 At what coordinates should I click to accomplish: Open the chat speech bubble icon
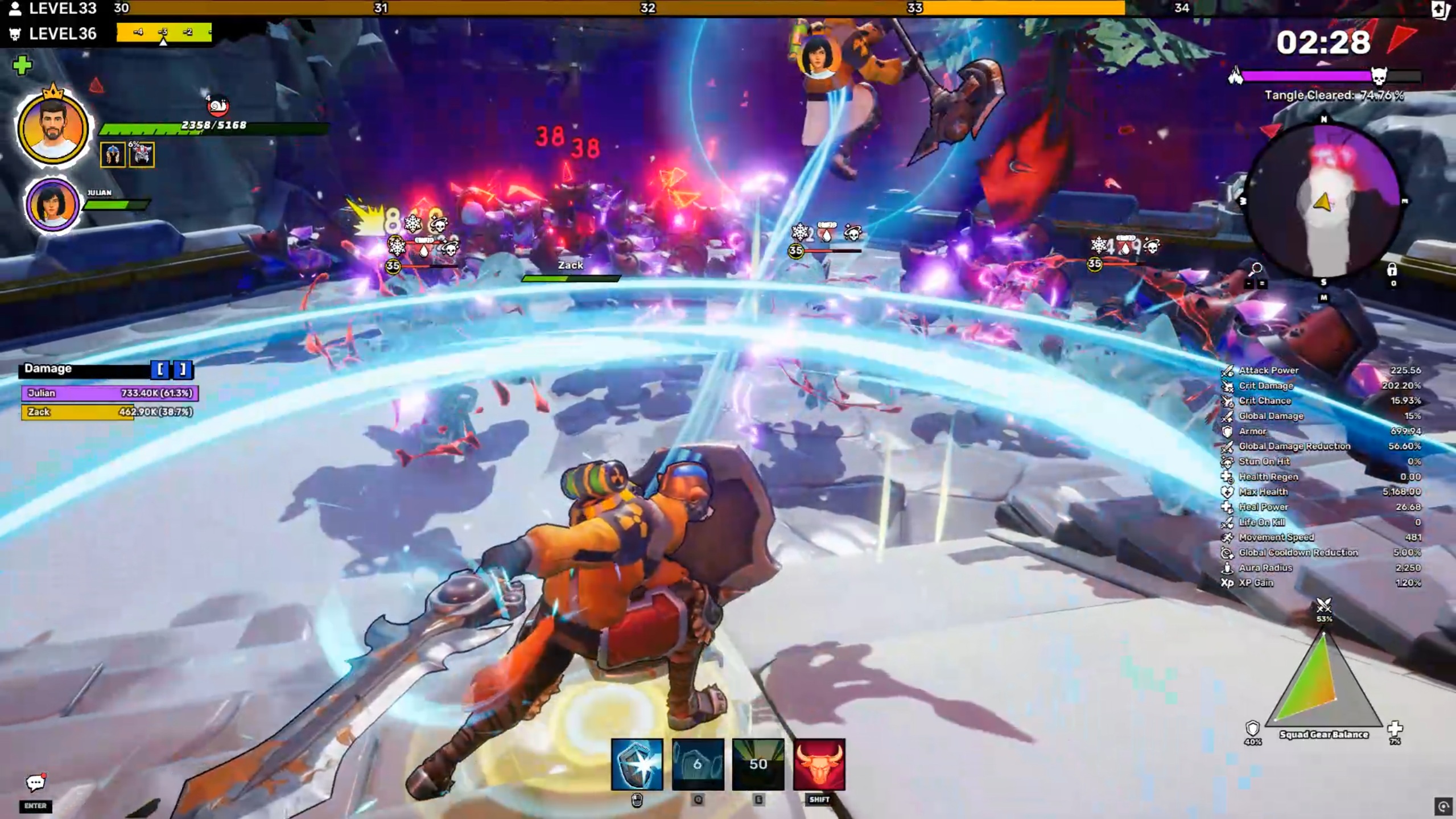[35, 783]
